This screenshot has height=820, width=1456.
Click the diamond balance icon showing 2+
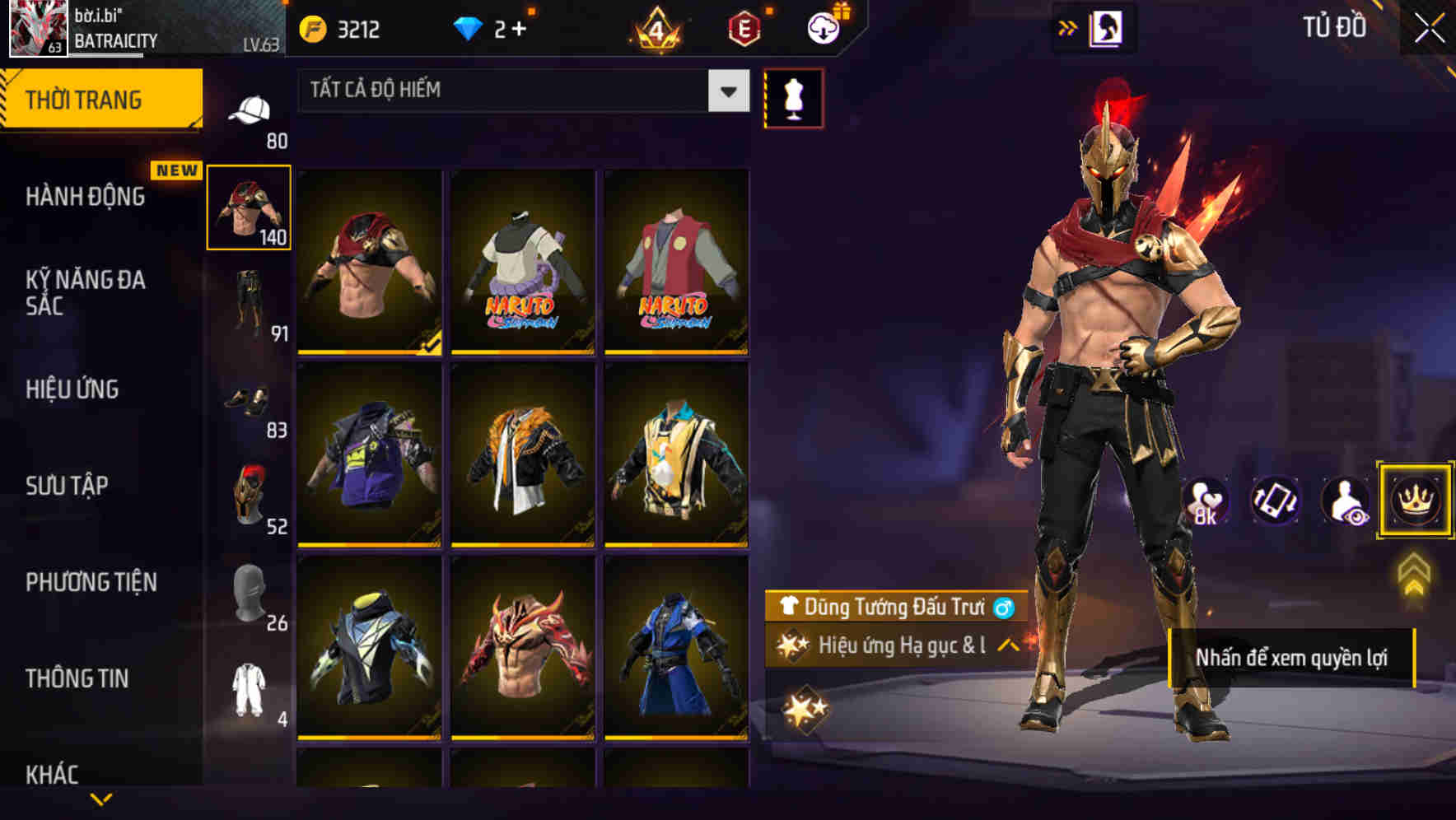(x=469, y=30)
